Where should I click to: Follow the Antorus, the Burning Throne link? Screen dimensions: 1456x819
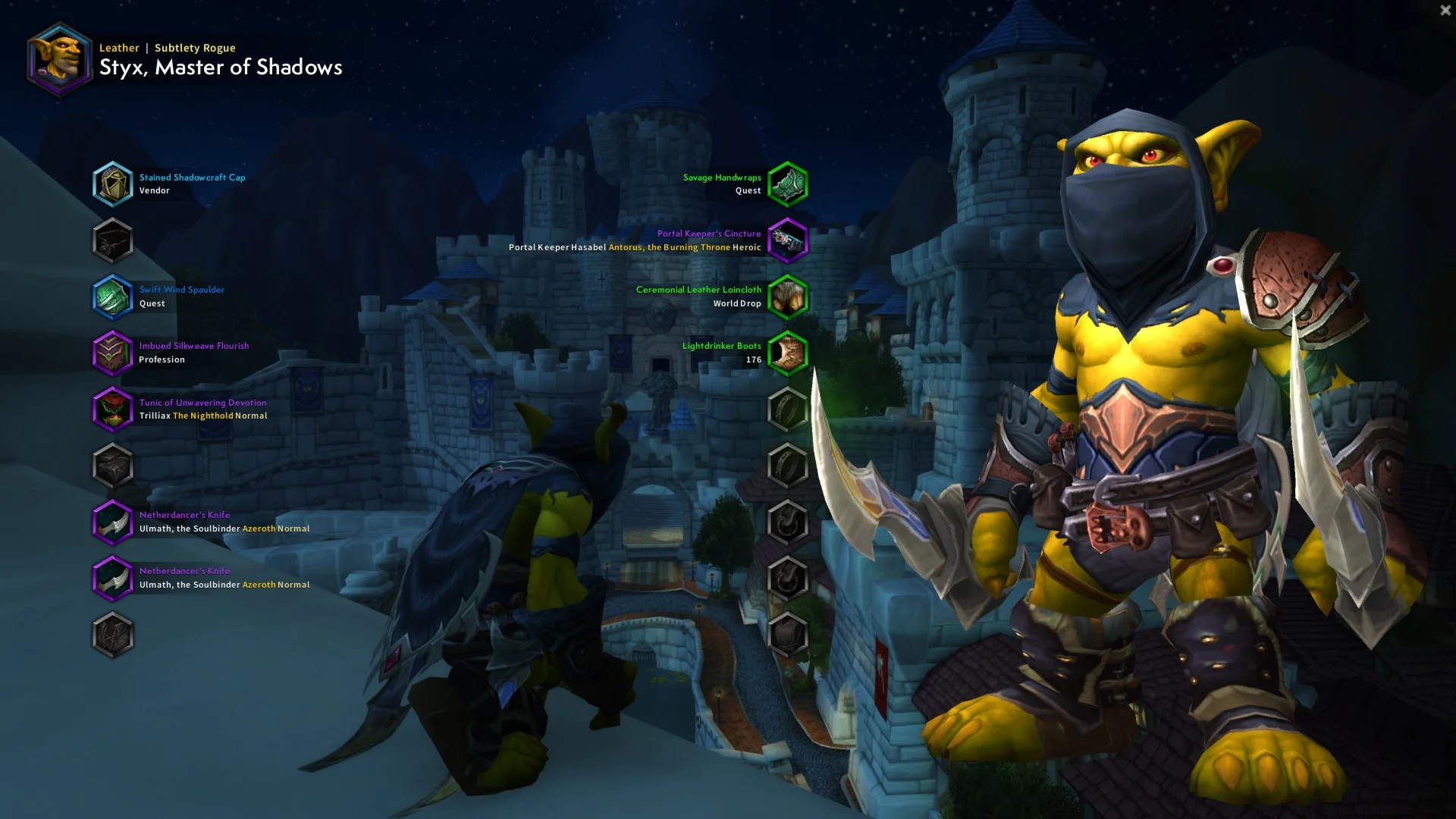tap(669, 247)
